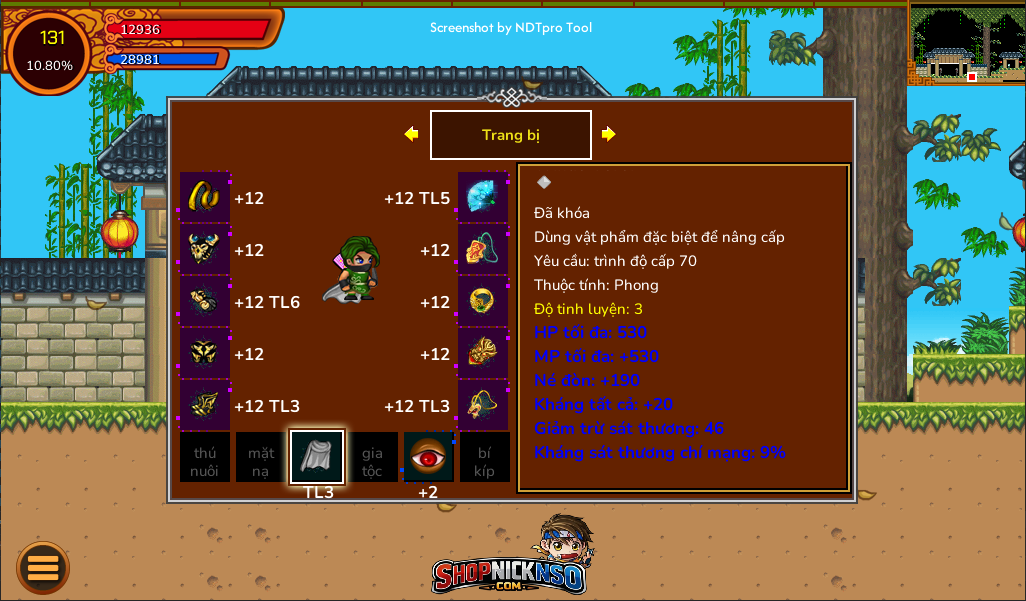
Task: Select the red eye item slot
Action: tap(428, 457)
